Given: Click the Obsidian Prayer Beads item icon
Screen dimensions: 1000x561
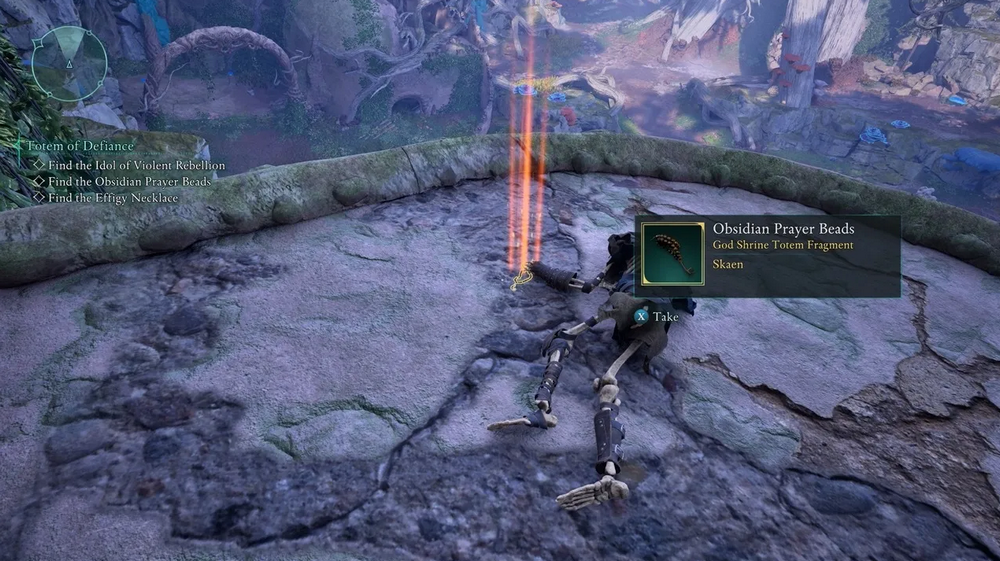Looking at the screenshot, I should (x=672, y=255).
